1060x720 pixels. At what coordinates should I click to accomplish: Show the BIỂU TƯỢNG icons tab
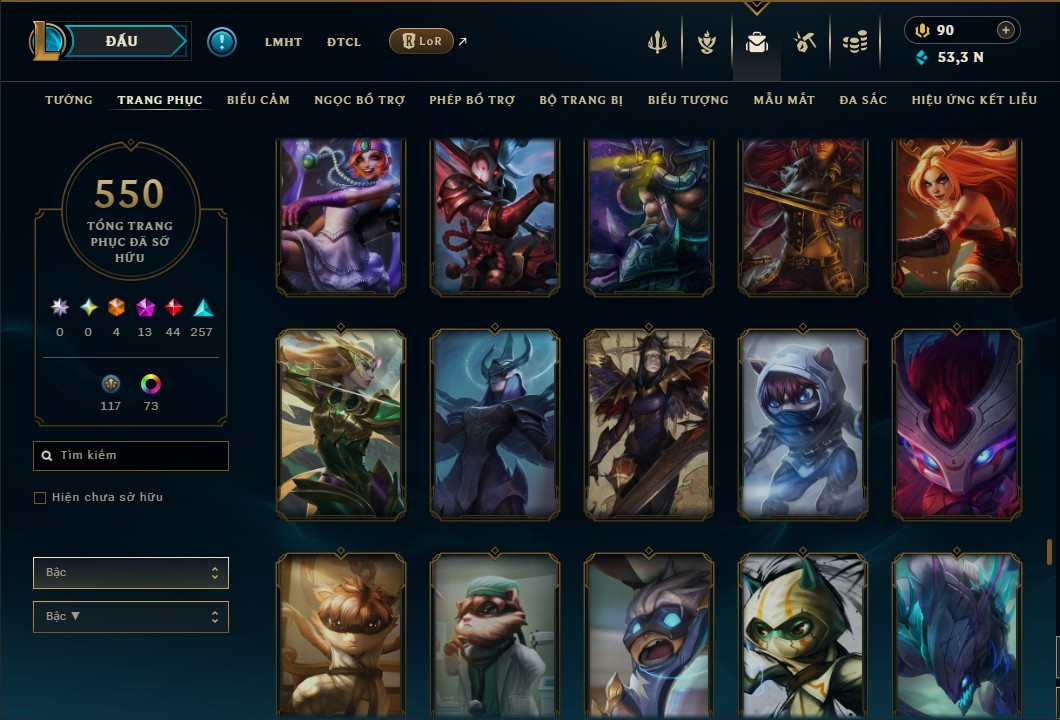[688, 100]
